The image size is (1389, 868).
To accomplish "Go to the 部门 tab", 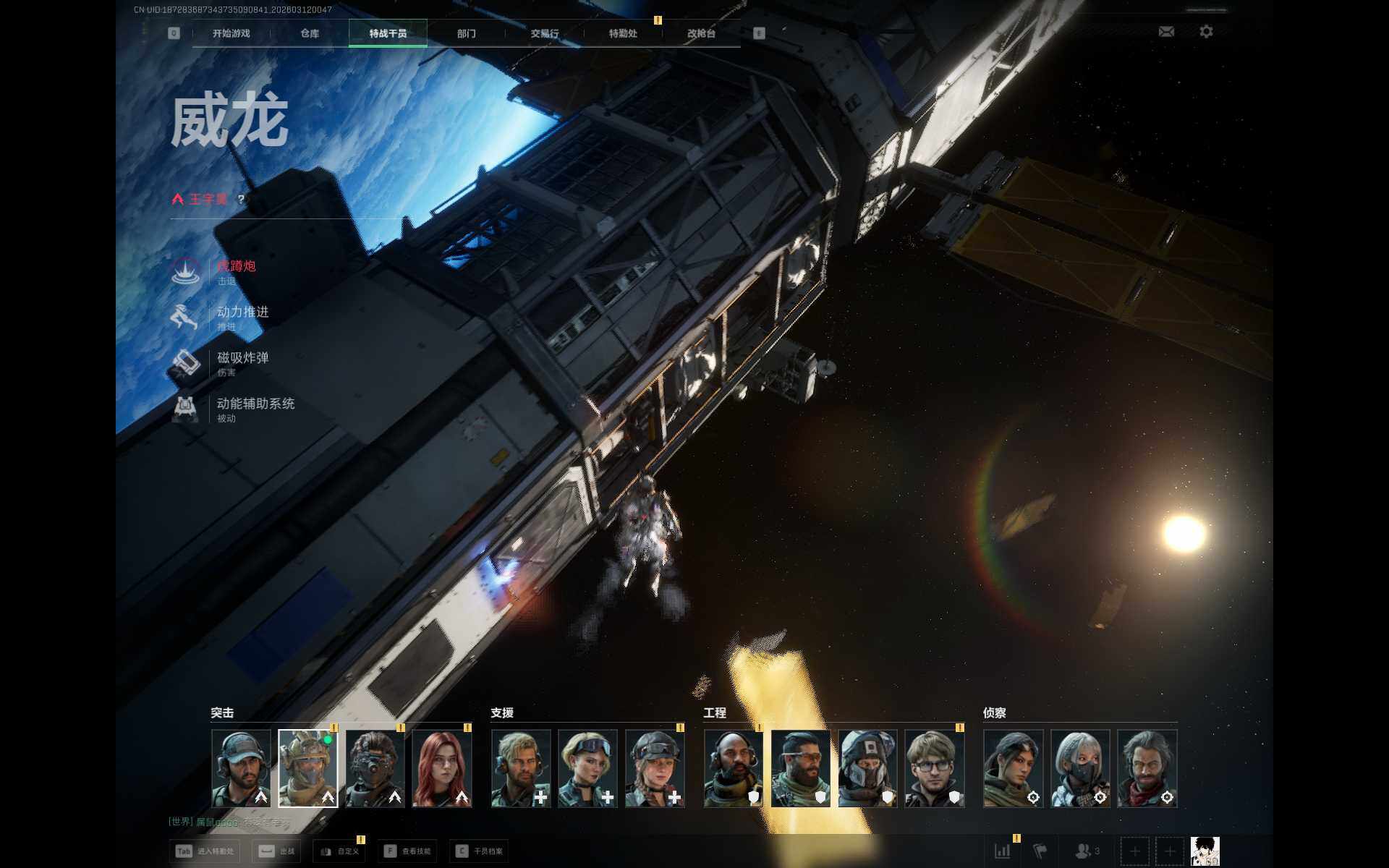I will [467, 33].
